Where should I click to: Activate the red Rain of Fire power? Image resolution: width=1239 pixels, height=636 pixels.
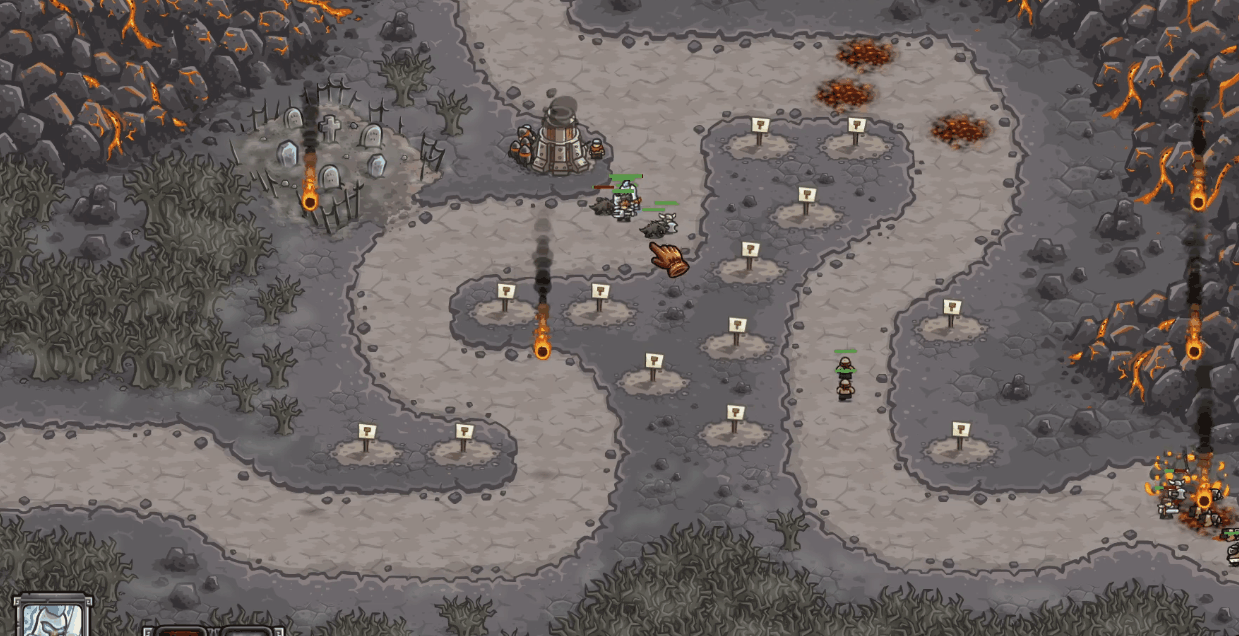pyautogui.click(x=181, y=630)
